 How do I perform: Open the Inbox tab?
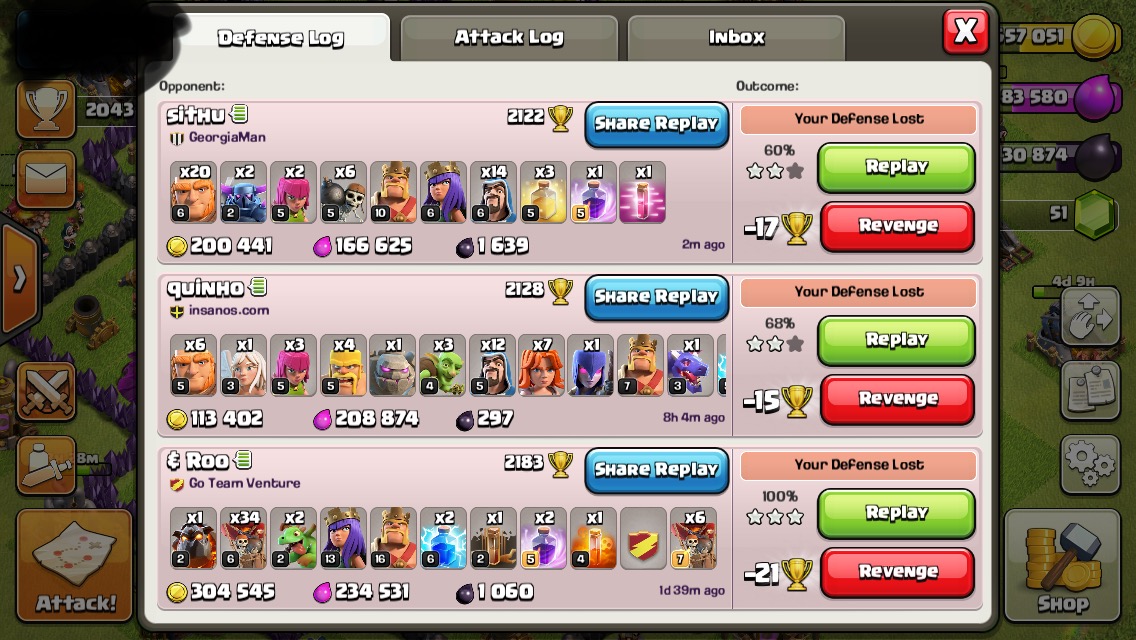point(736,38)
